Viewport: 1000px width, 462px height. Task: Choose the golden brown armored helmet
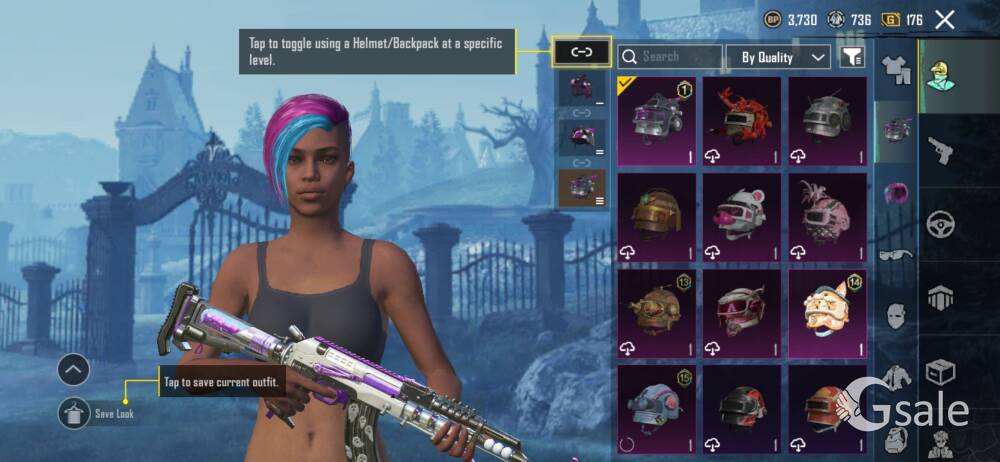click(656, 216)
